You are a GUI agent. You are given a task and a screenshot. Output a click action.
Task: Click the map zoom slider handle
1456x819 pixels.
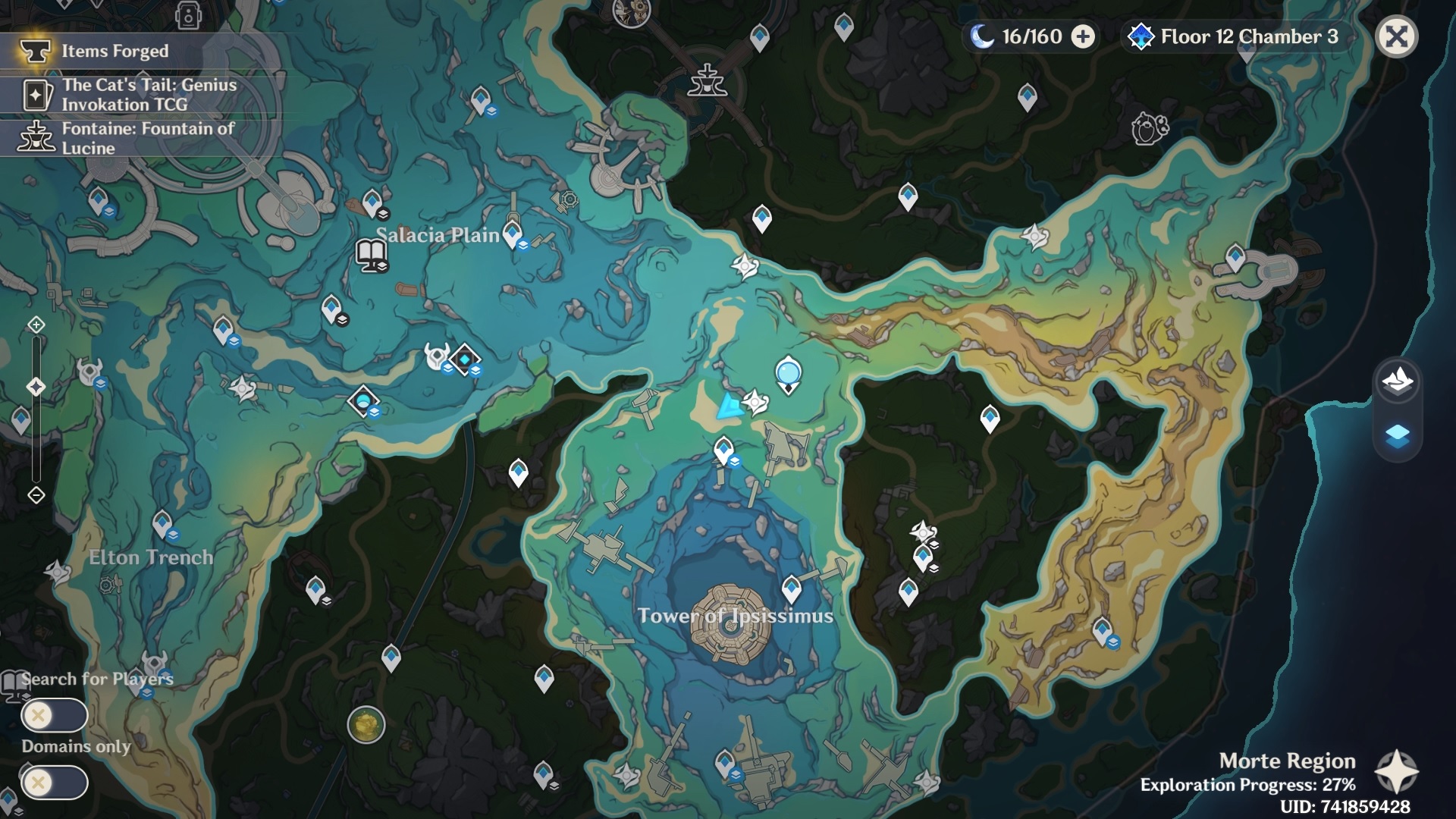[x=35, y=387]
